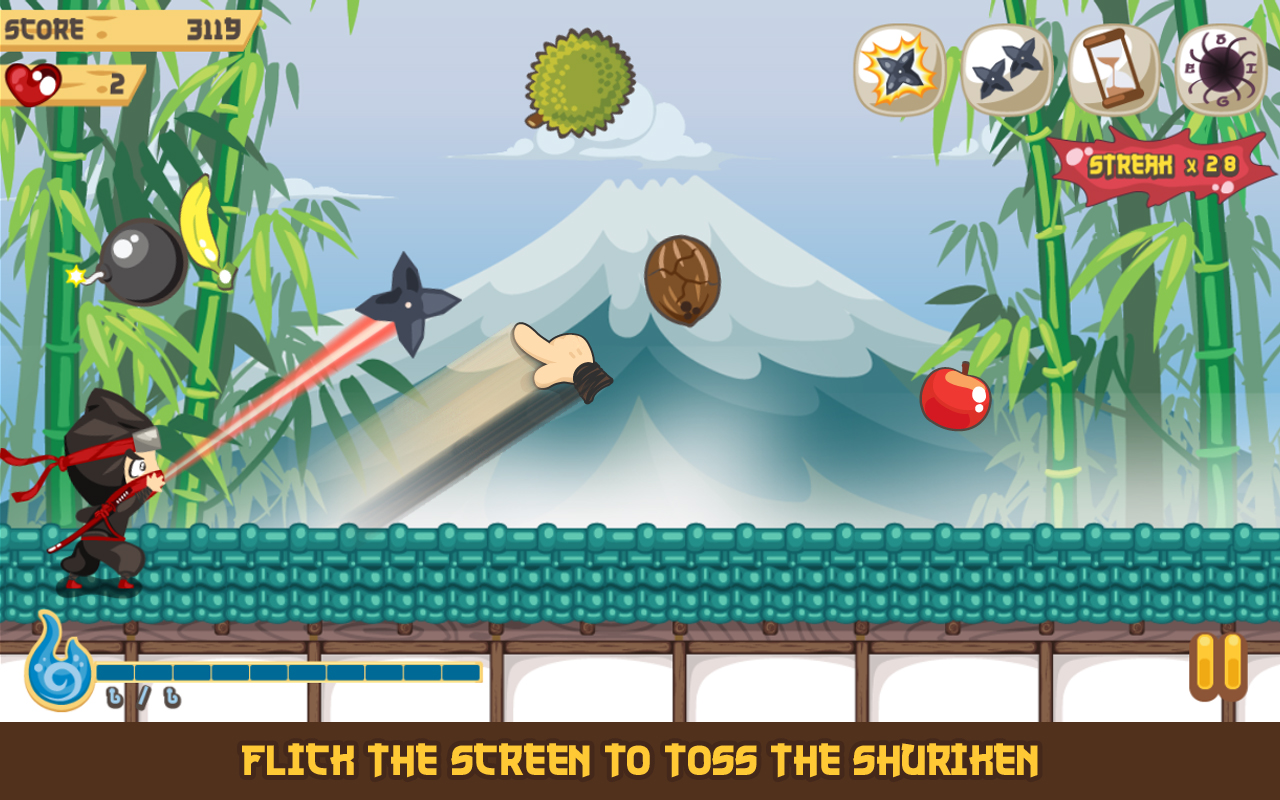Activate the black hole power-up
This screenshot has width=1280, height=800.
1220,70
